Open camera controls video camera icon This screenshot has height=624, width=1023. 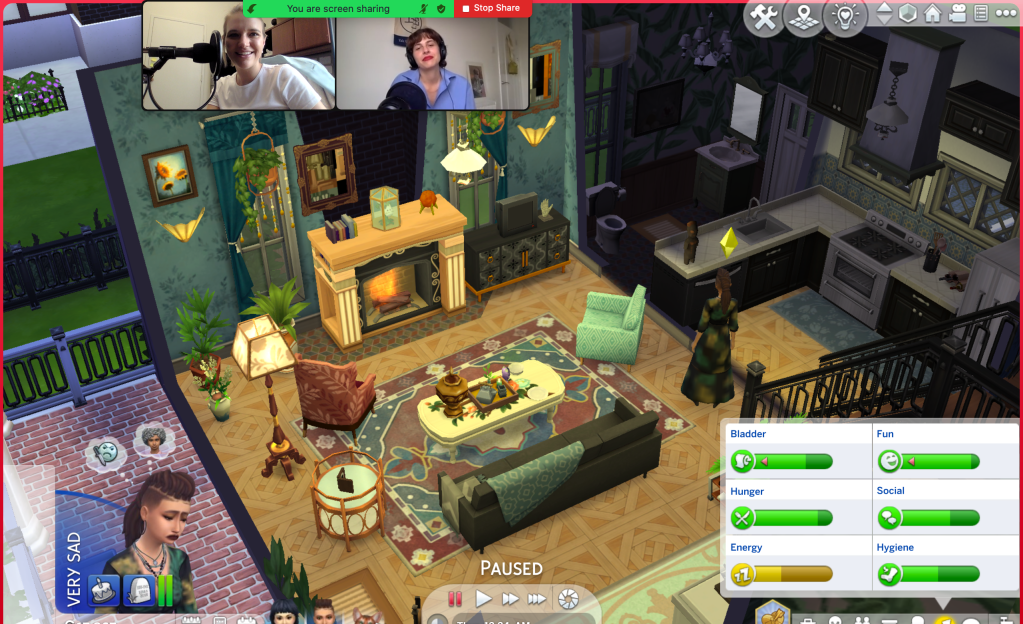pyautogui.click(x=958, y=15)
